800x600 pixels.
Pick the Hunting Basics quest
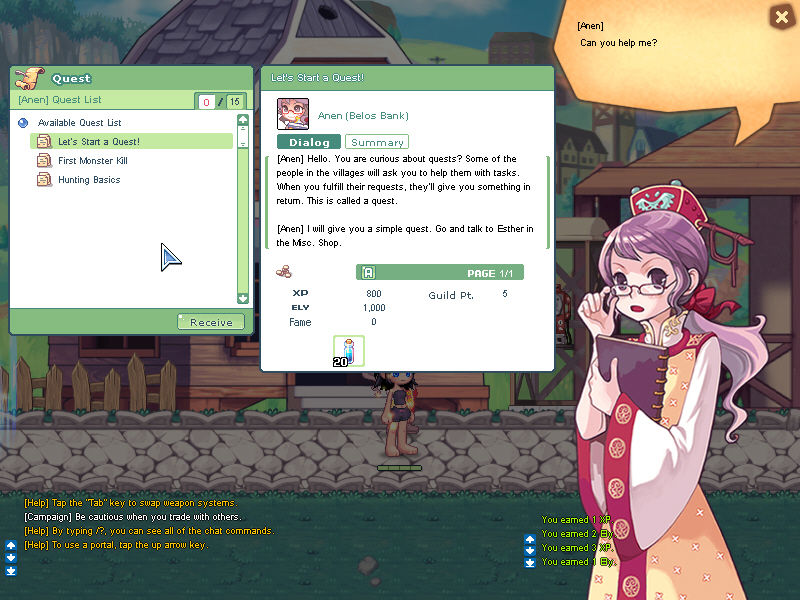pos(88,180)
